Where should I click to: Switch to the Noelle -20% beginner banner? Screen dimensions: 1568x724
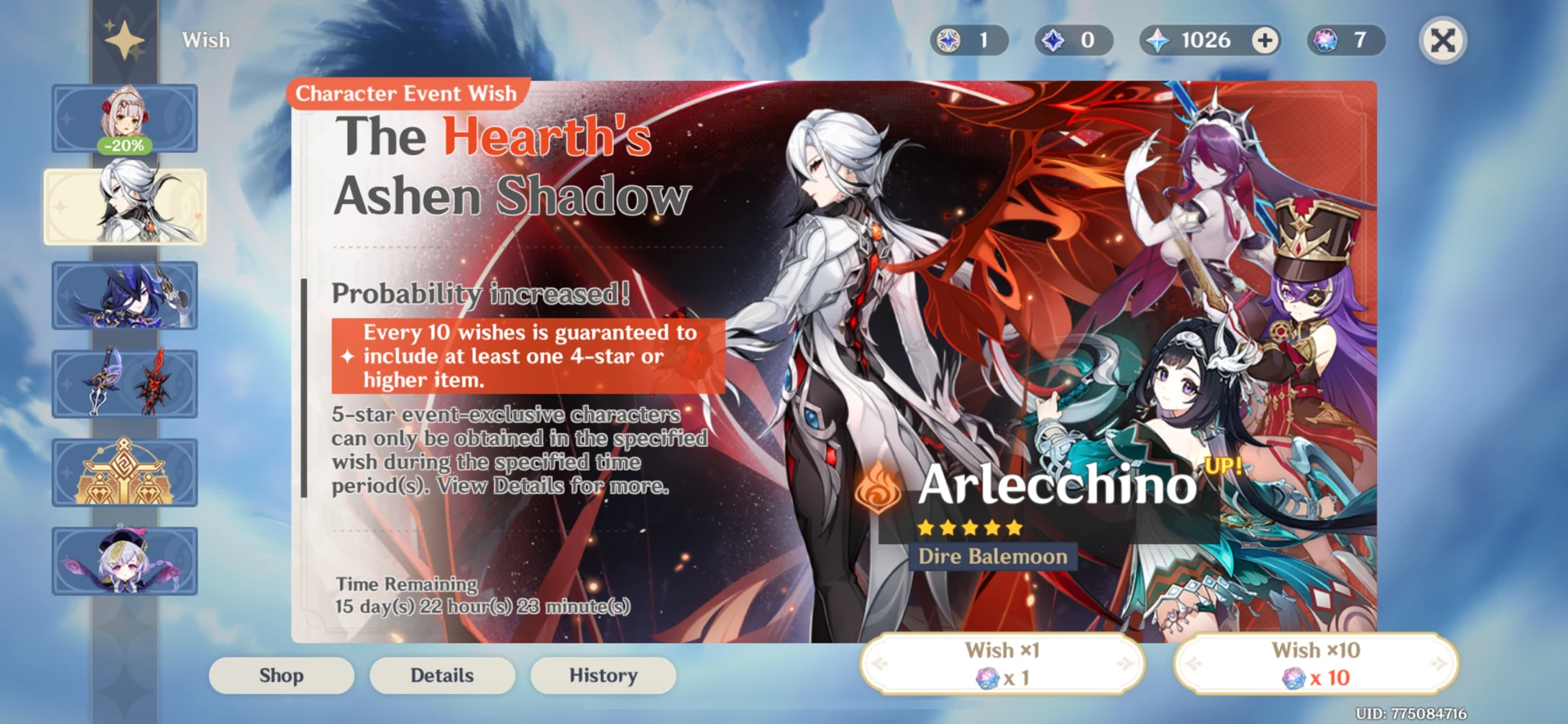124,118
